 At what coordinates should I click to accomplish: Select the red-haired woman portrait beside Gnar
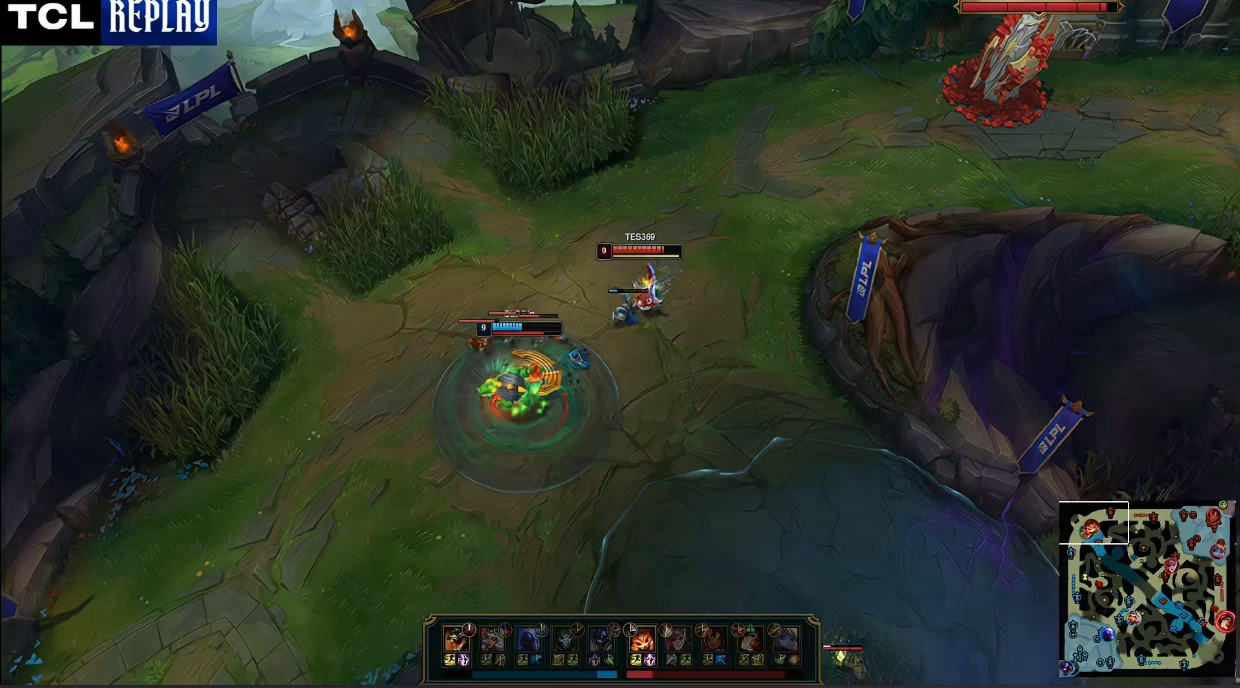coord(678,640)
